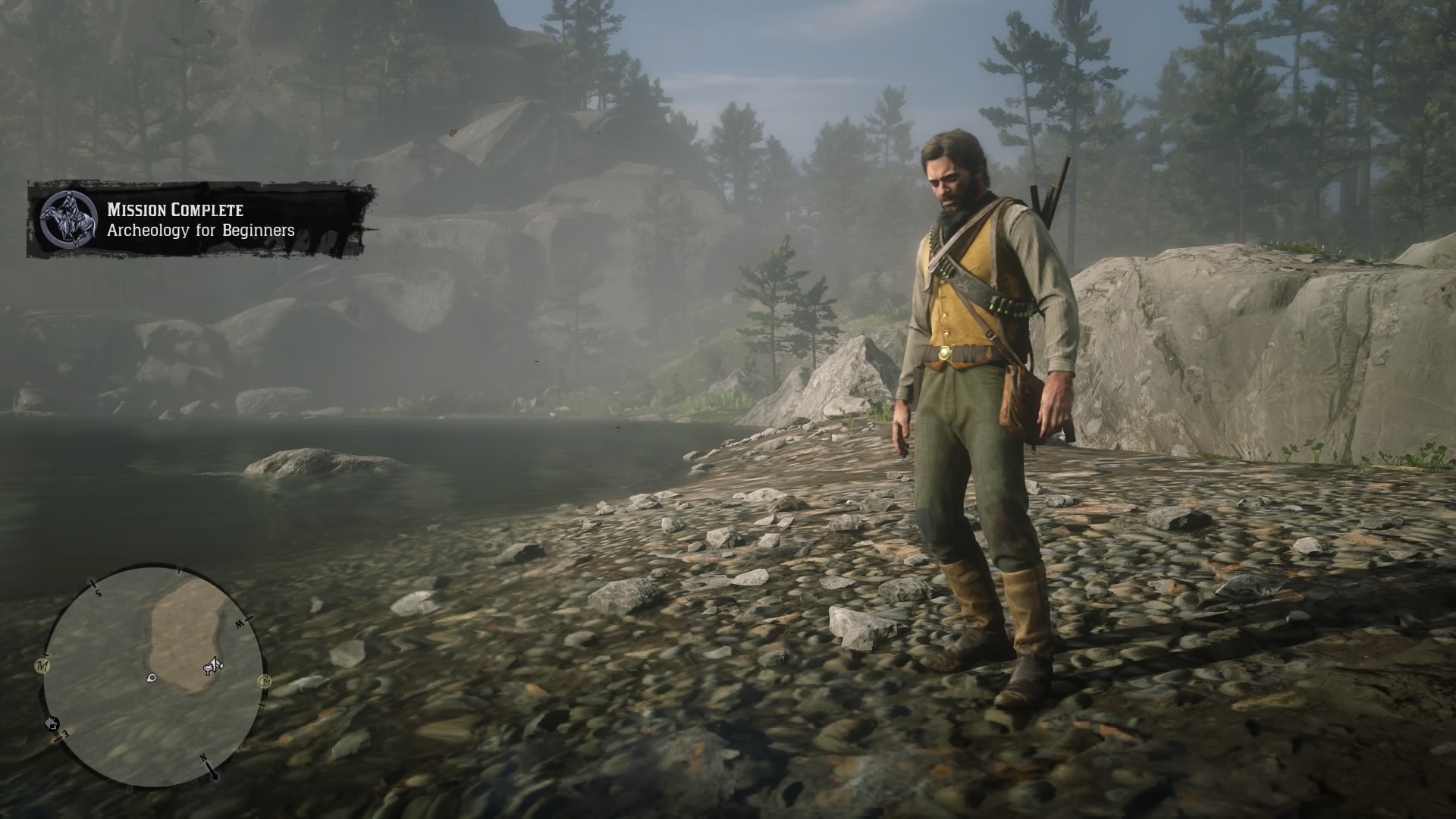Click the black horse icon near the E compass mark

pyautogui.click(x=52, y=723)
